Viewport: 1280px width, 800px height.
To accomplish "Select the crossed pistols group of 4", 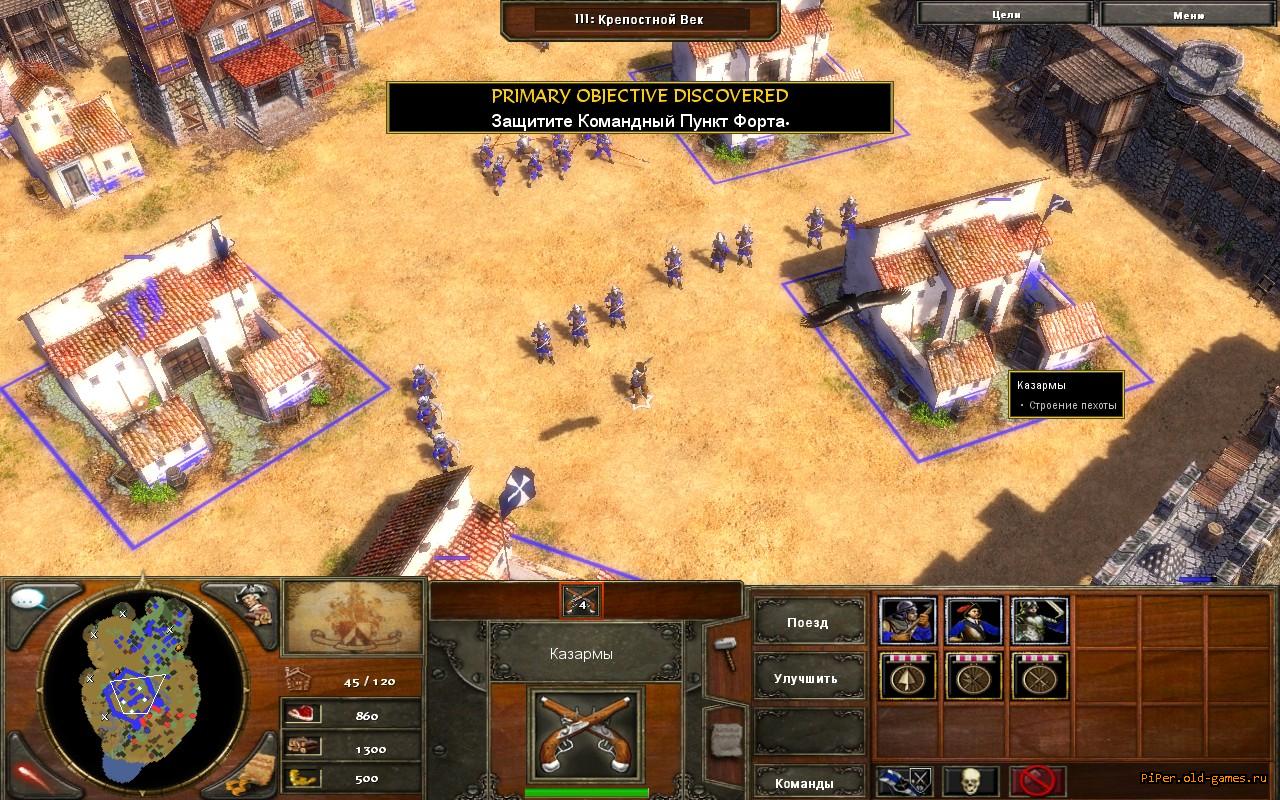I will [x=581, y=601].
